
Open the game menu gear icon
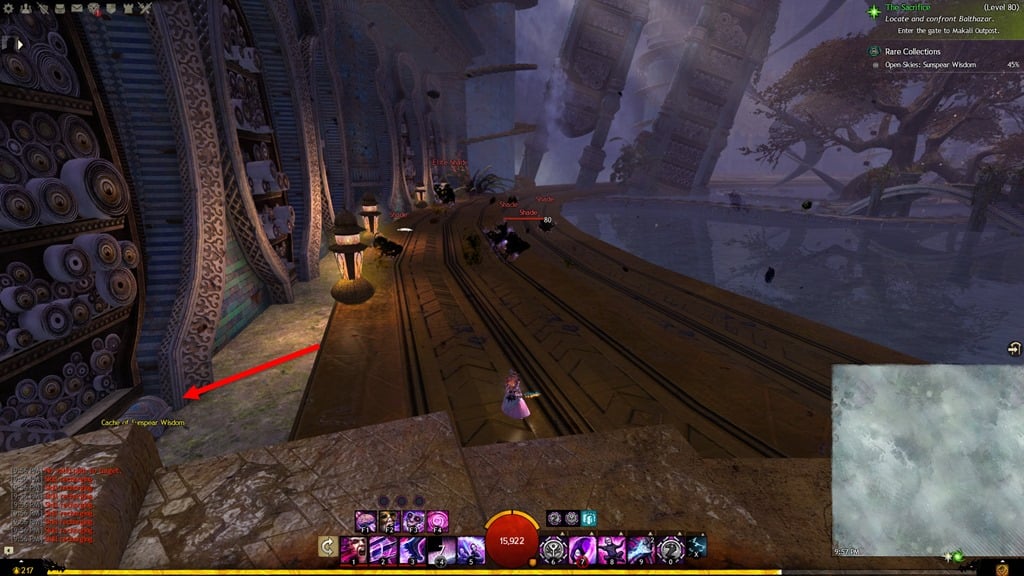click(x=7, y=9)
